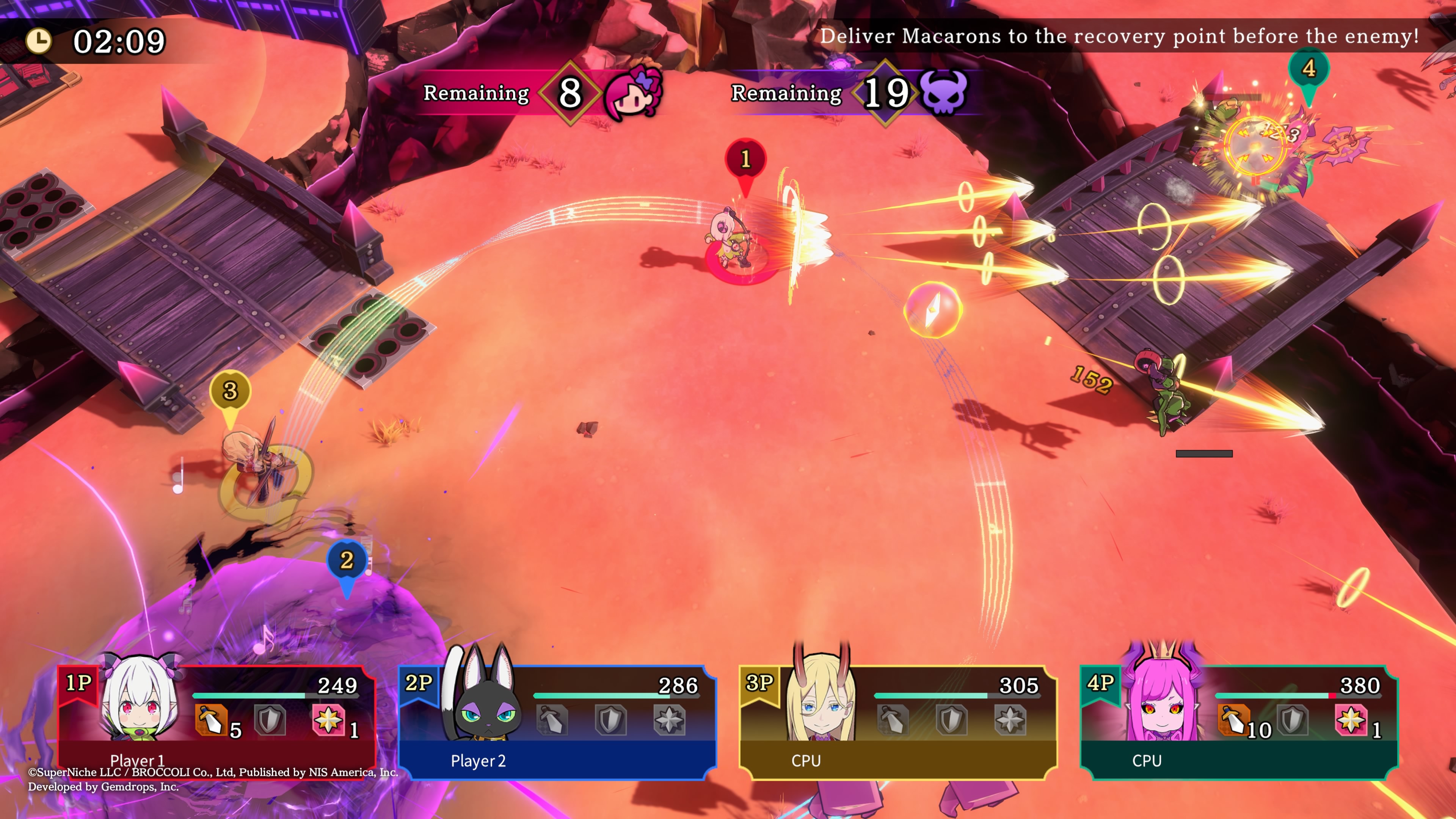Click 4P's orange sword attack buff icon

(x=1233, y=720)
